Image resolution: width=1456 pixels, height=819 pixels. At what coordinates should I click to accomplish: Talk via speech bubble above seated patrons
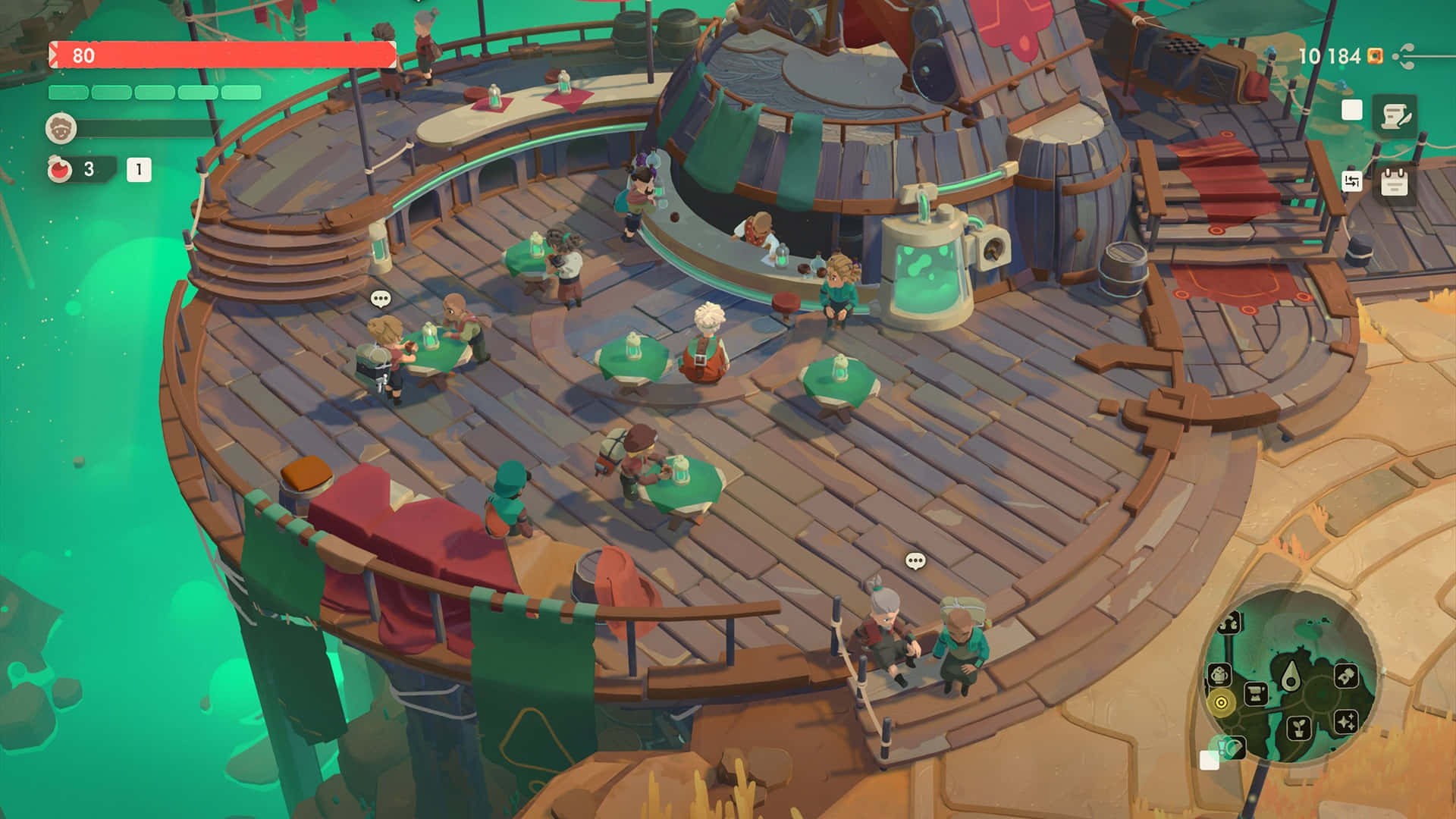381,299
